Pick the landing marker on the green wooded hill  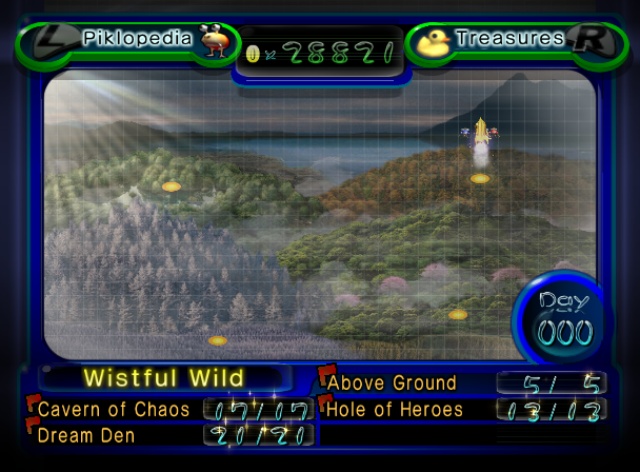[x=171, y=187]
